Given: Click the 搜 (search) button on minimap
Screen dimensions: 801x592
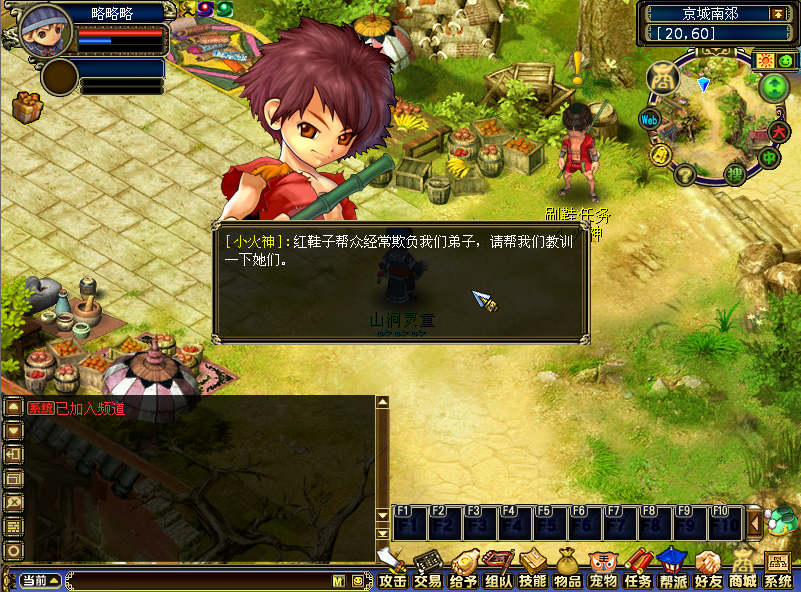Looking at the screenshot, I should pyautogui.click(x=734, y=175).
